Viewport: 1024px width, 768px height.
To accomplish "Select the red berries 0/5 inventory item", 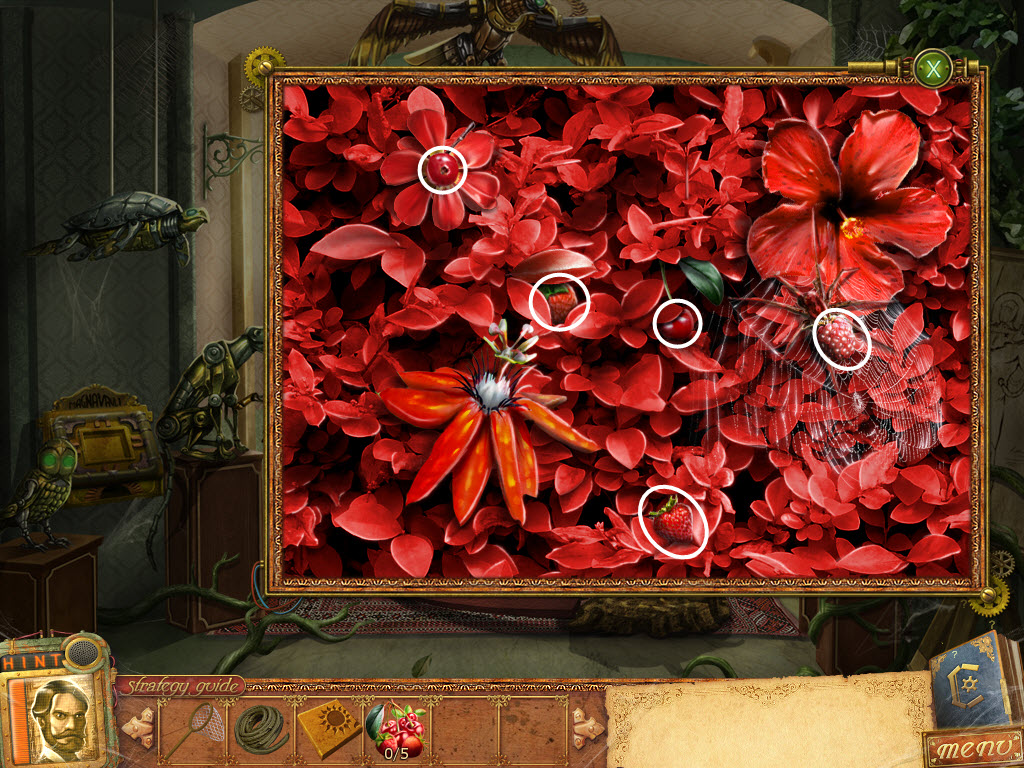I will (x=397, y=728).
